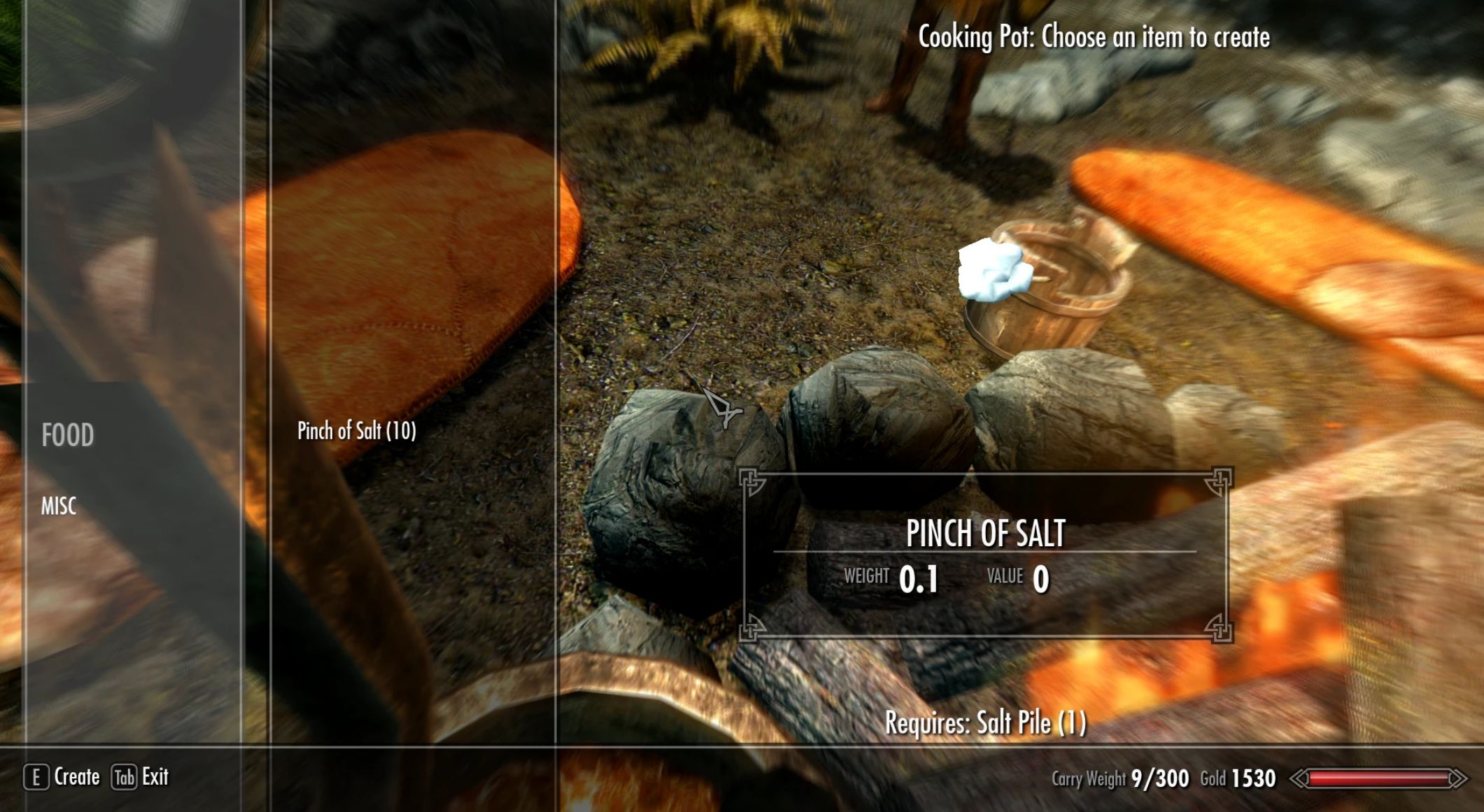Click the Create button
Screen dimensions: 1484x812
click(x=63, y=777)
